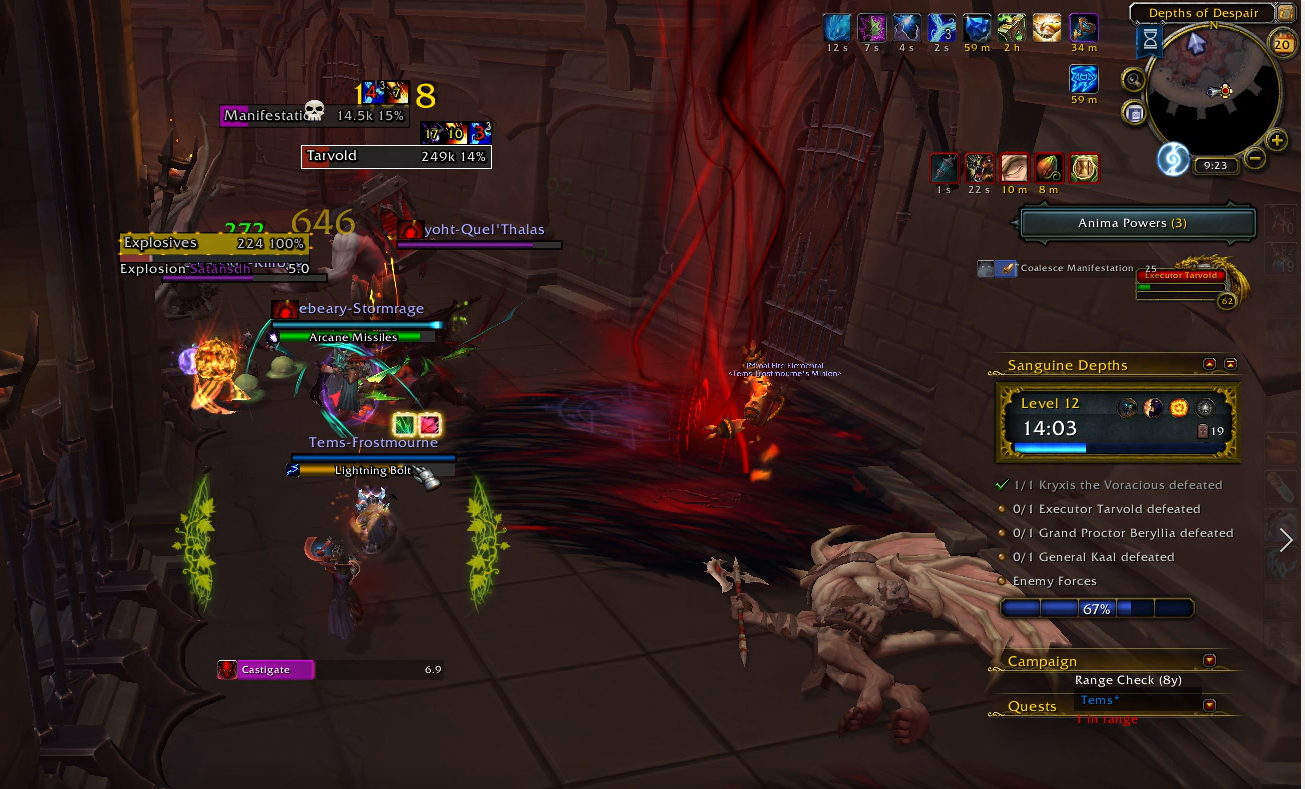This screenshot has height=789, width=1305.
Task: Click the Enemy Forces objective text
Action: coord(1055,580)
